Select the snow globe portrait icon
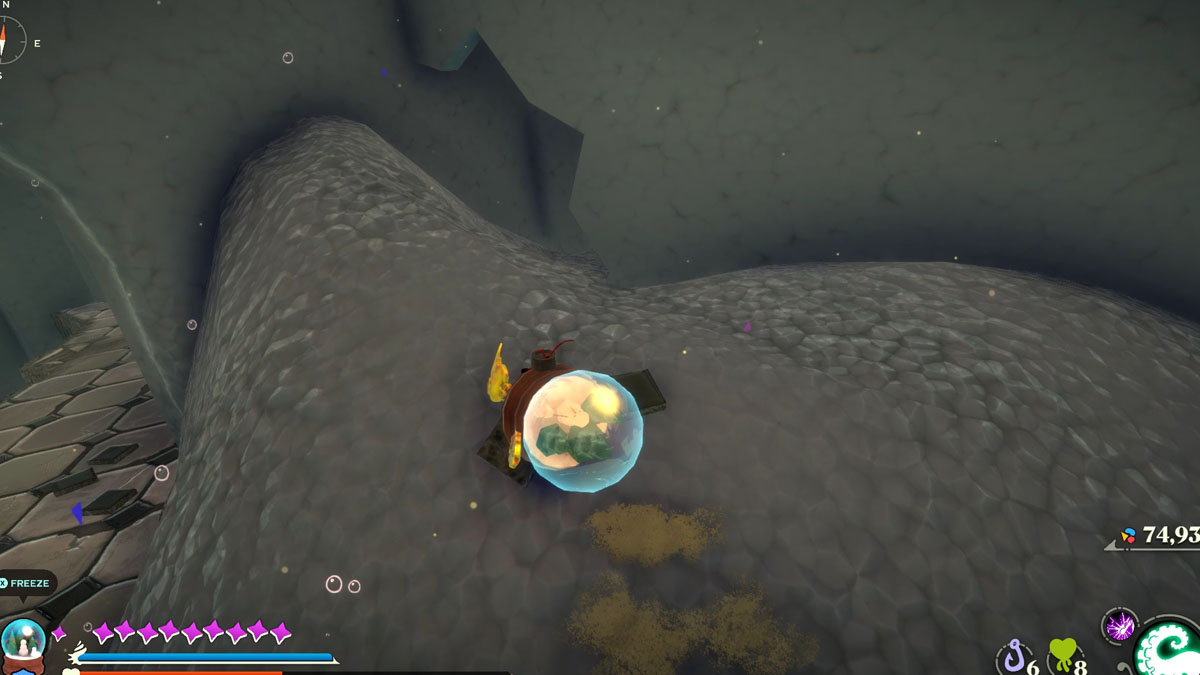 point(22,643)
